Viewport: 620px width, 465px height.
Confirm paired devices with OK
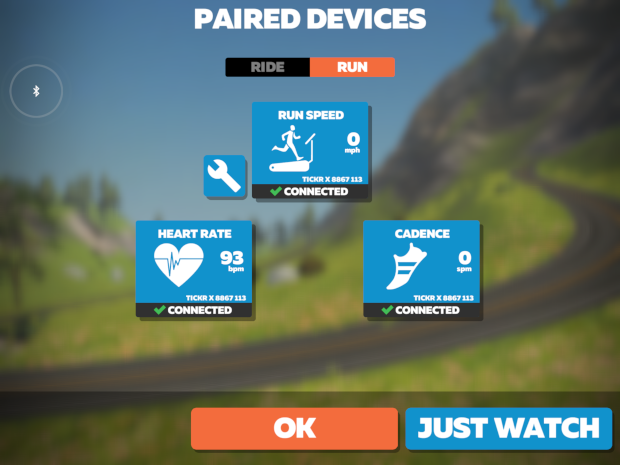pyautogui.click(x=294, y=428)
